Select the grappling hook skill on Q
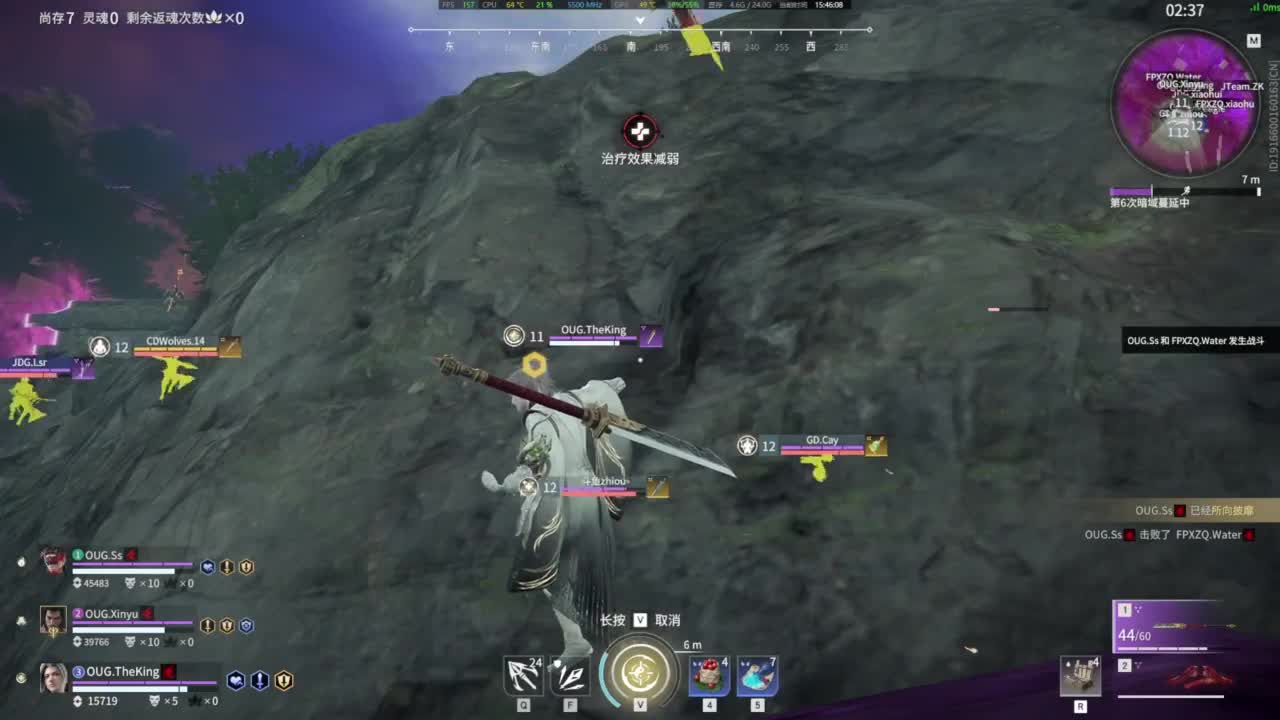 (521, 676)
